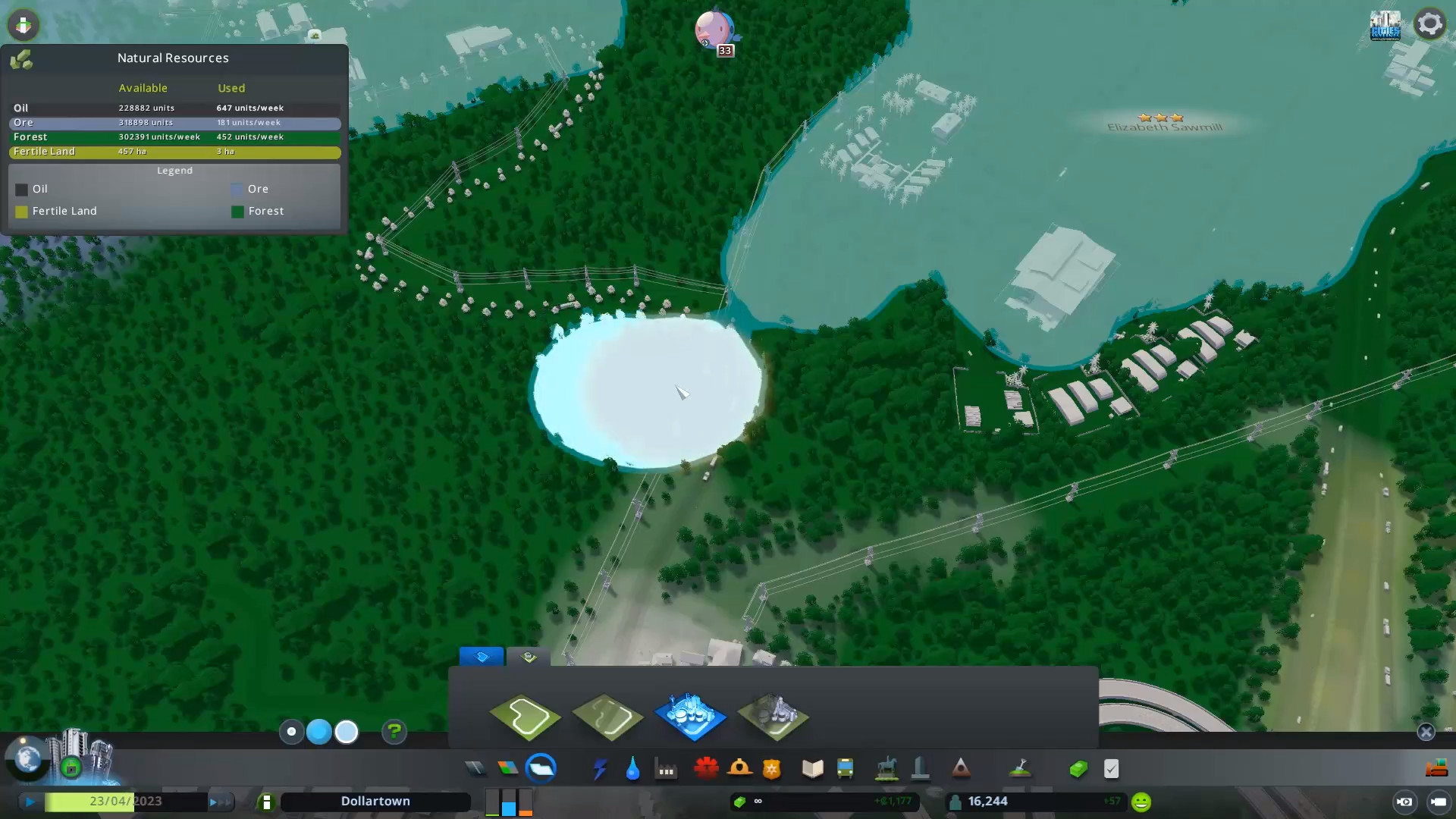
Task: Open the Water and Sewage menu
Action: click(633, 768)
